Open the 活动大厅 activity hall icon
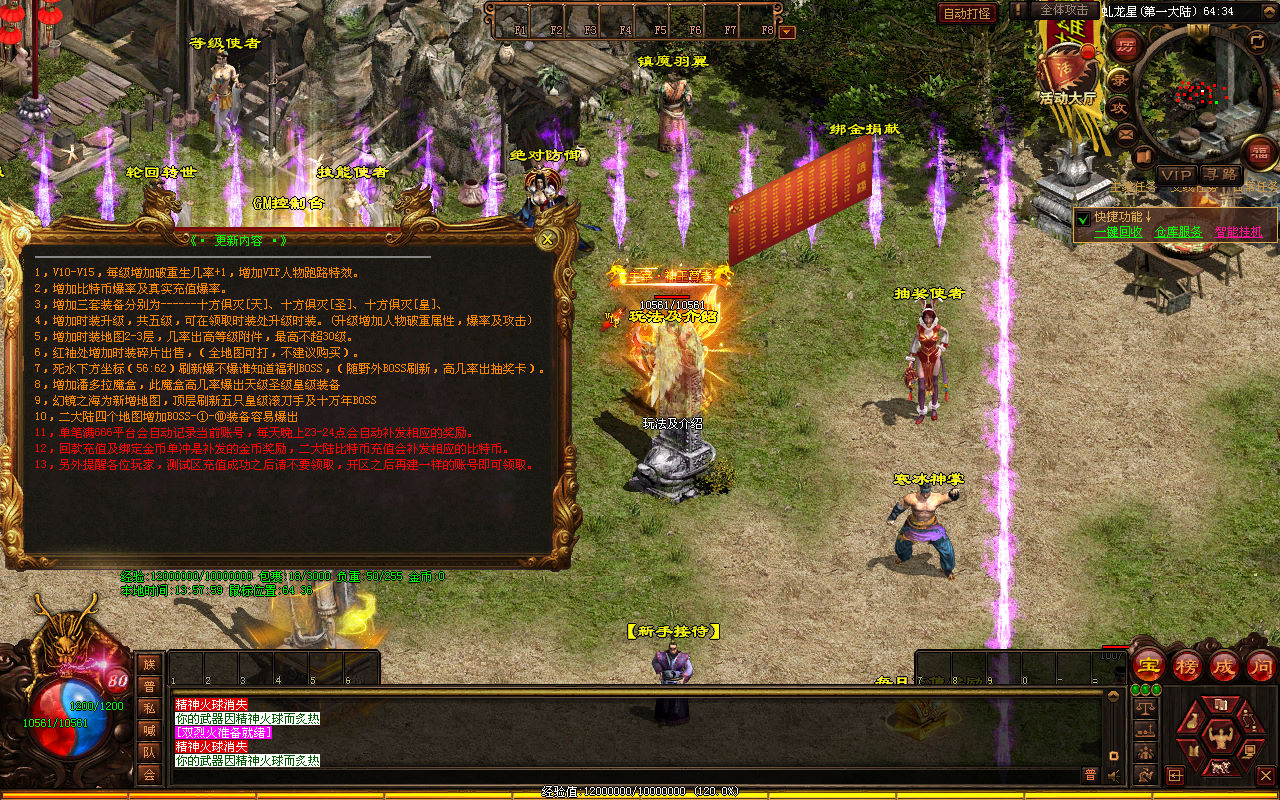The height and width of the screenshot is (800, 1280). pos(1067,72)
